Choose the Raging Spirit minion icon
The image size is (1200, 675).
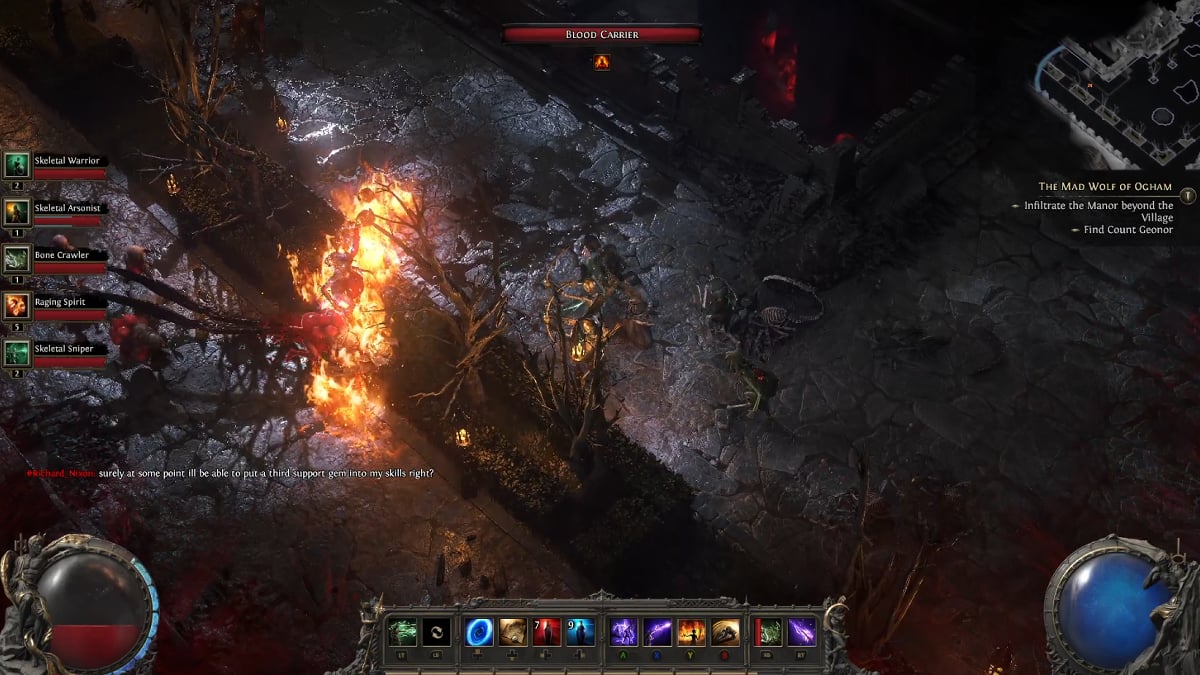pos(17,306)
